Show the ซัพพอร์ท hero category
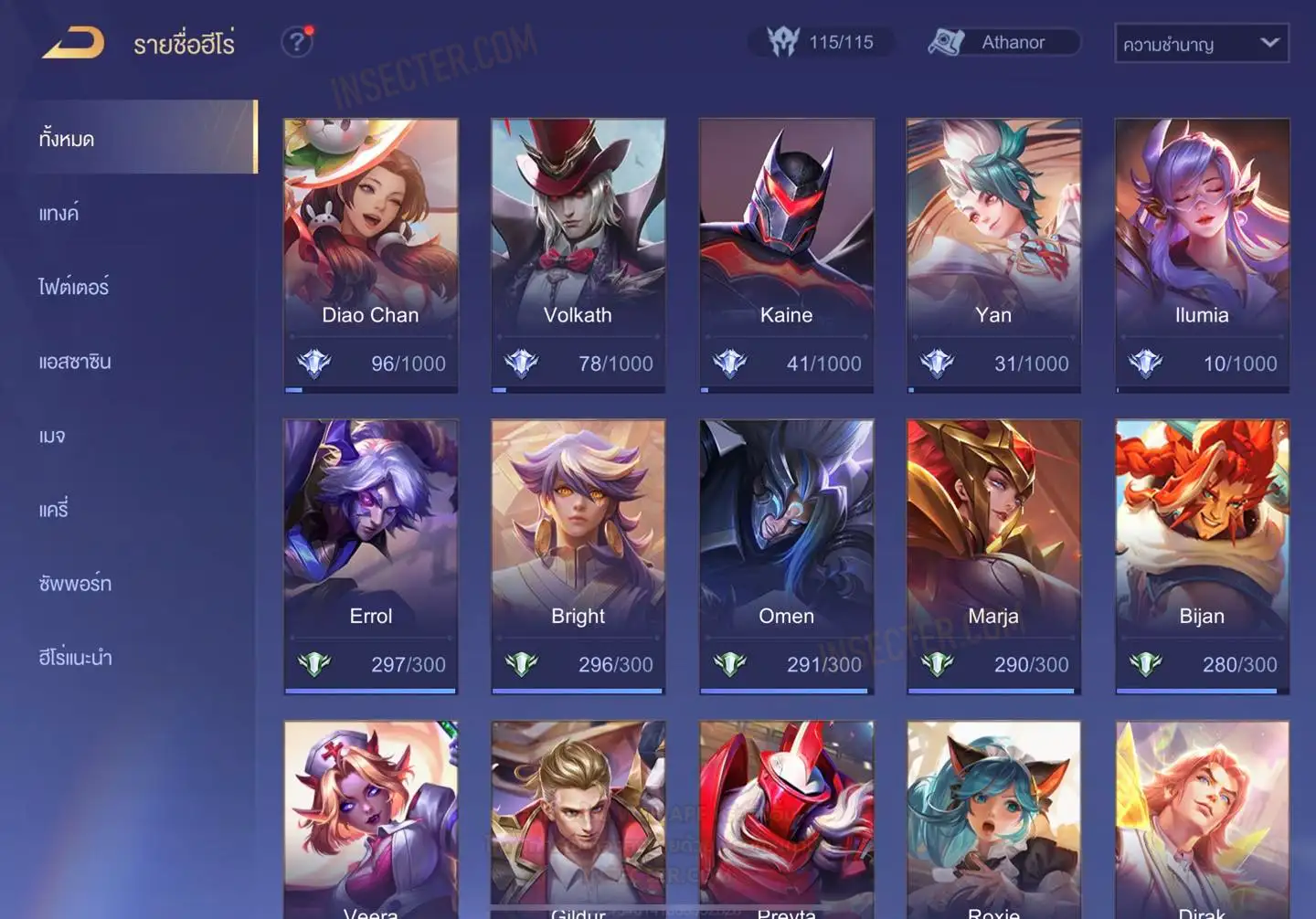Viewport: 1316px width, 919px height. (x=75, y=583)
